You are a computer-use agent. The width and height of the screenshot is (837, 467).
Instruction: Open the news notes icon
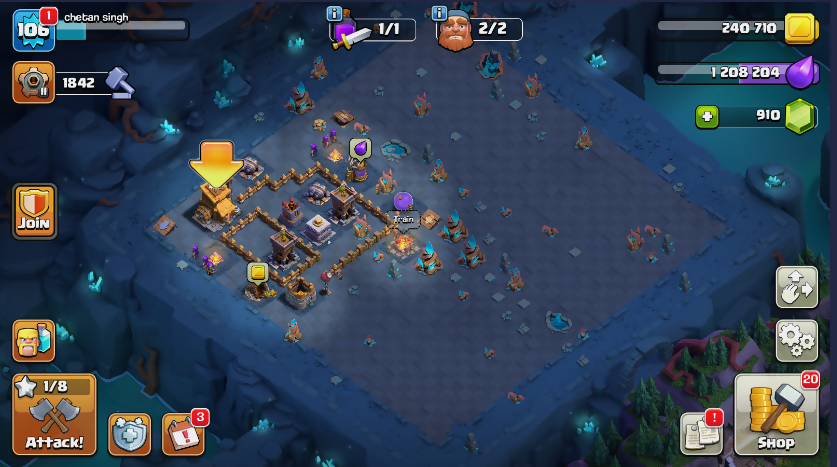(702, 432)
